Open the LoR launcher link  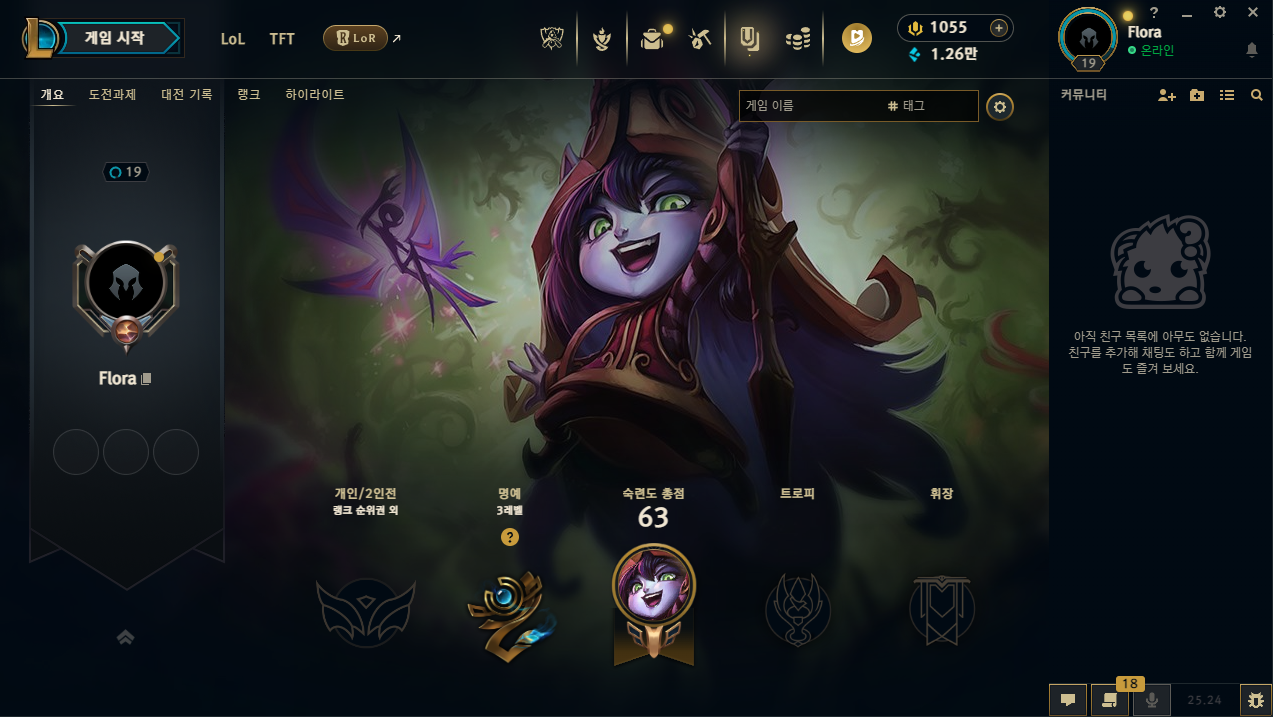[x=356, y=38]
